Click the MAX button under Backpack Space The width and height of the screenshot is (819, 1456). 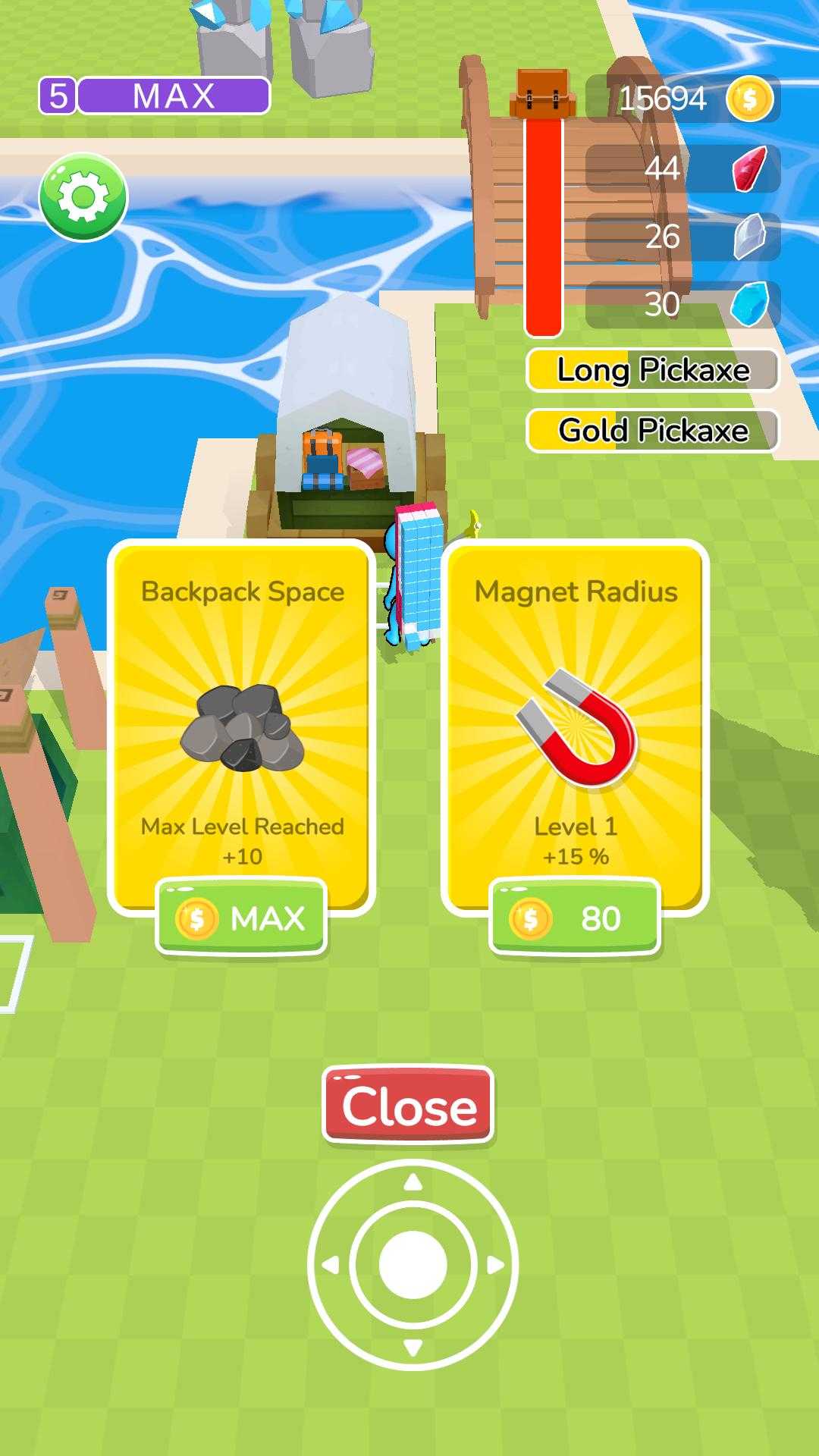click(241, 918)
